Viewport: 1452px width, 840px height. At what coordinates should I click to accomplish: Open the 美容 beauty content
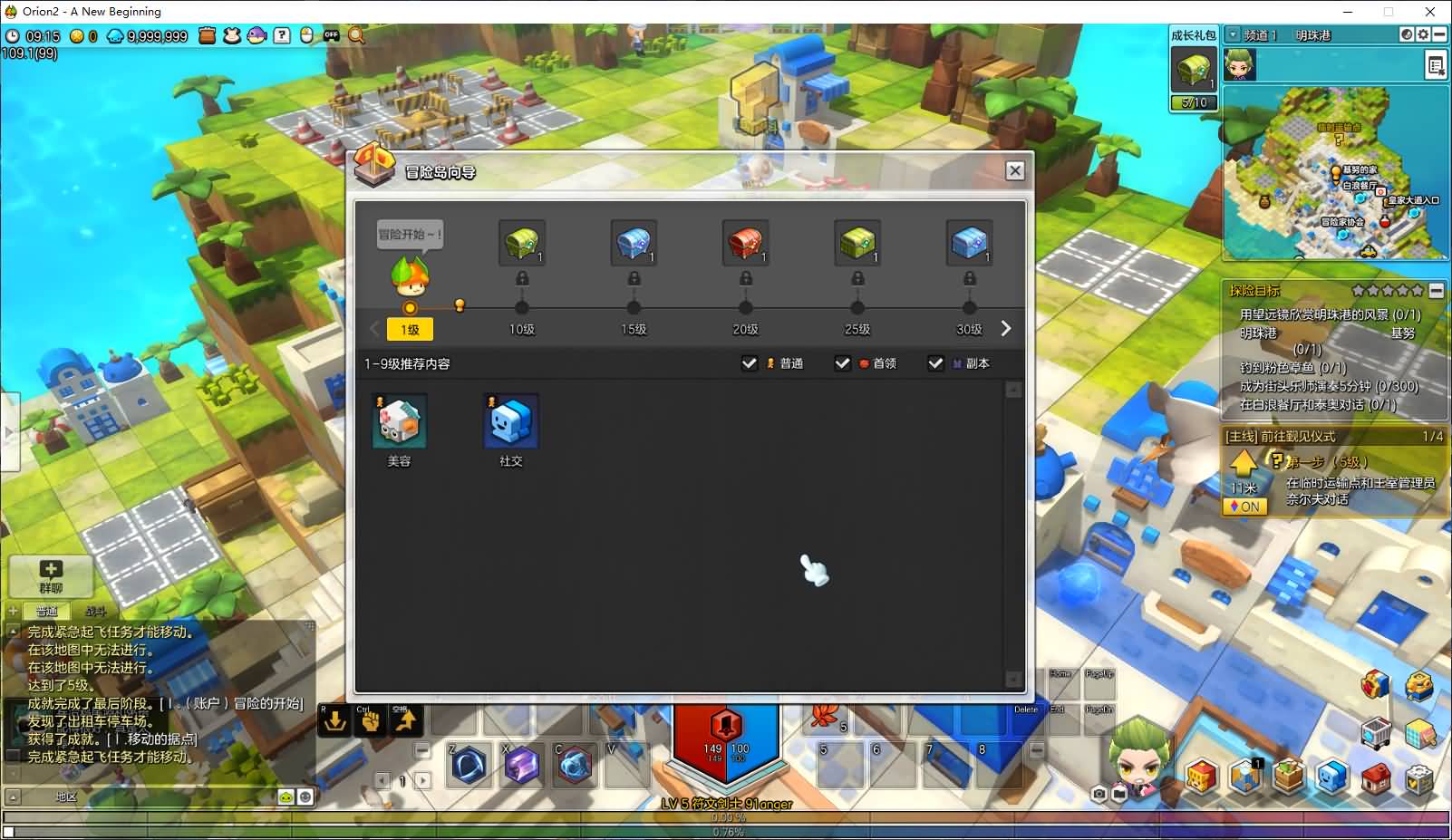coord(400,421)
